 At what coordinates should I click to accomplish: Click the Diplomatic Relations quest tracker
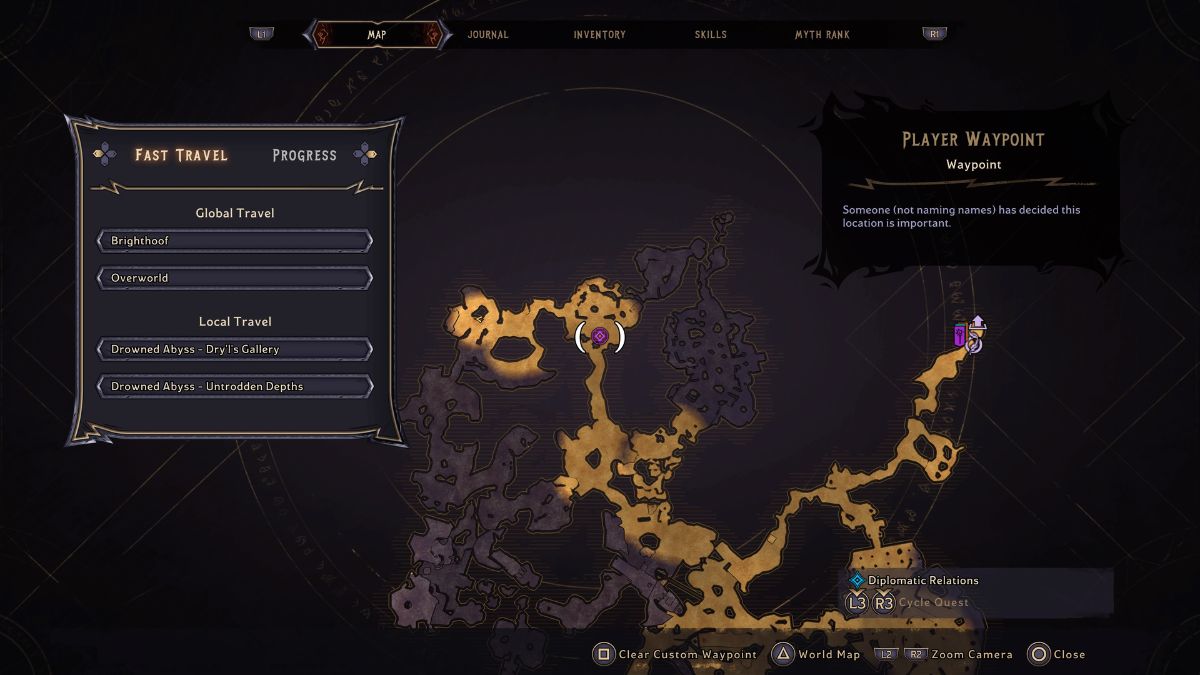tap(923, 580)
